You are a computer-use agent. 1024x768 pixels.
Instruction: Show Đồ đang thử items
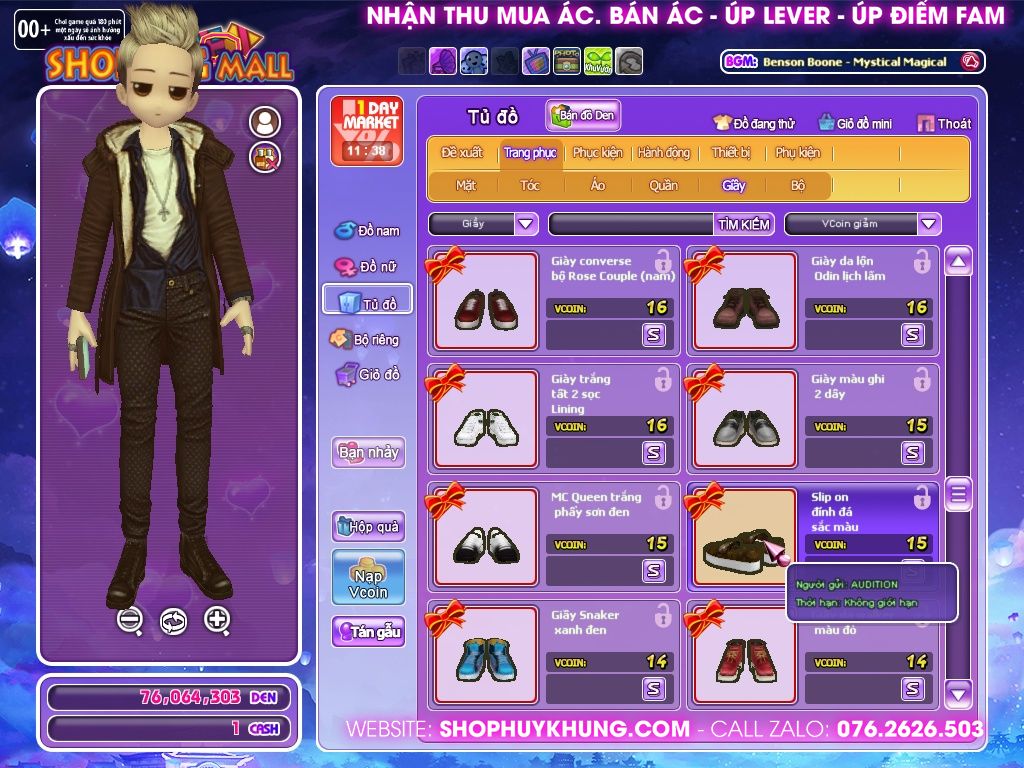754,124
